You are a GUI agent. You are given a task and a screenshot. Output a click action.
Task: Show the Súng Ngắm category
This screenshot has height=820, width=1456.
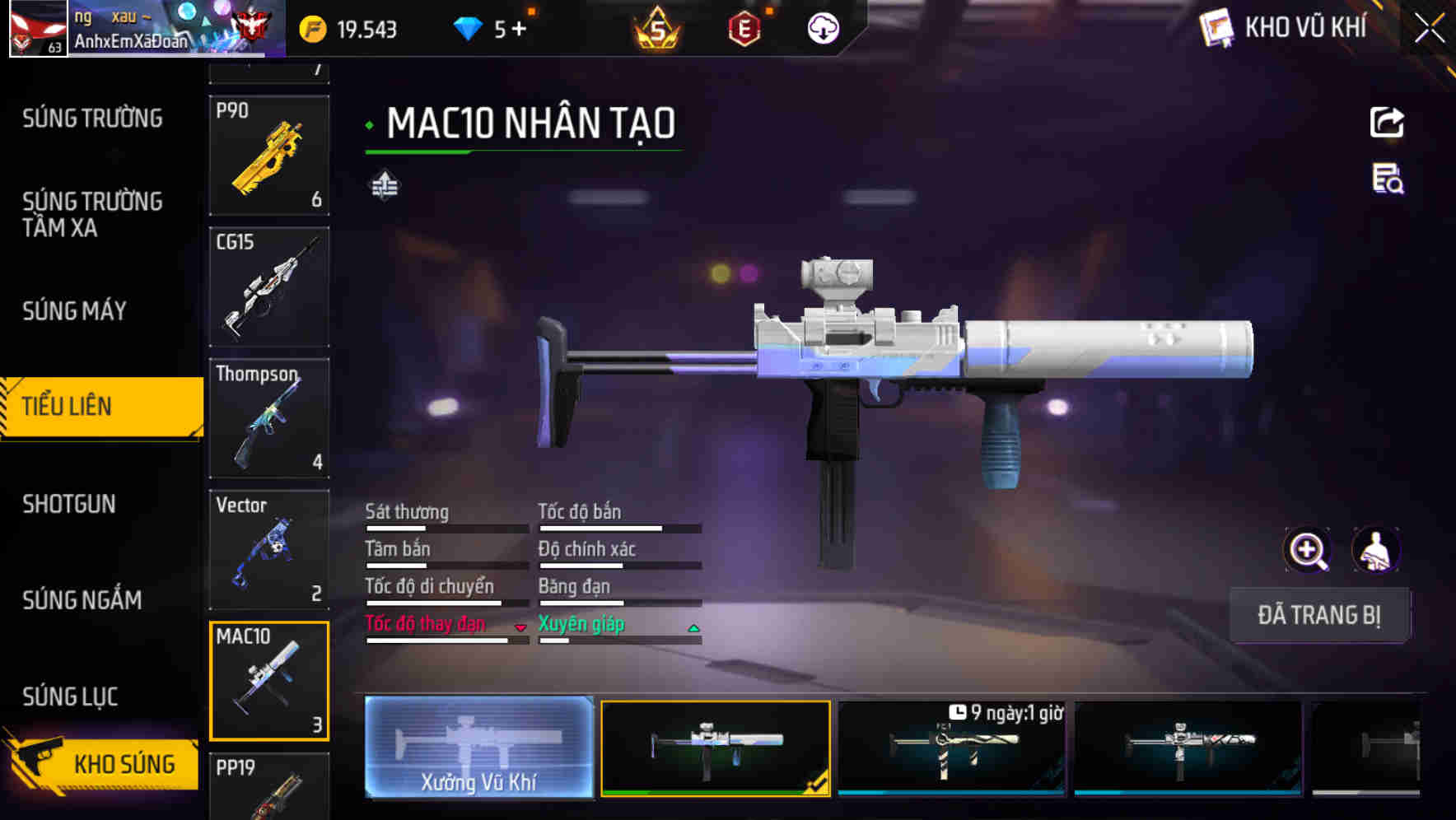tap(82, 600)
